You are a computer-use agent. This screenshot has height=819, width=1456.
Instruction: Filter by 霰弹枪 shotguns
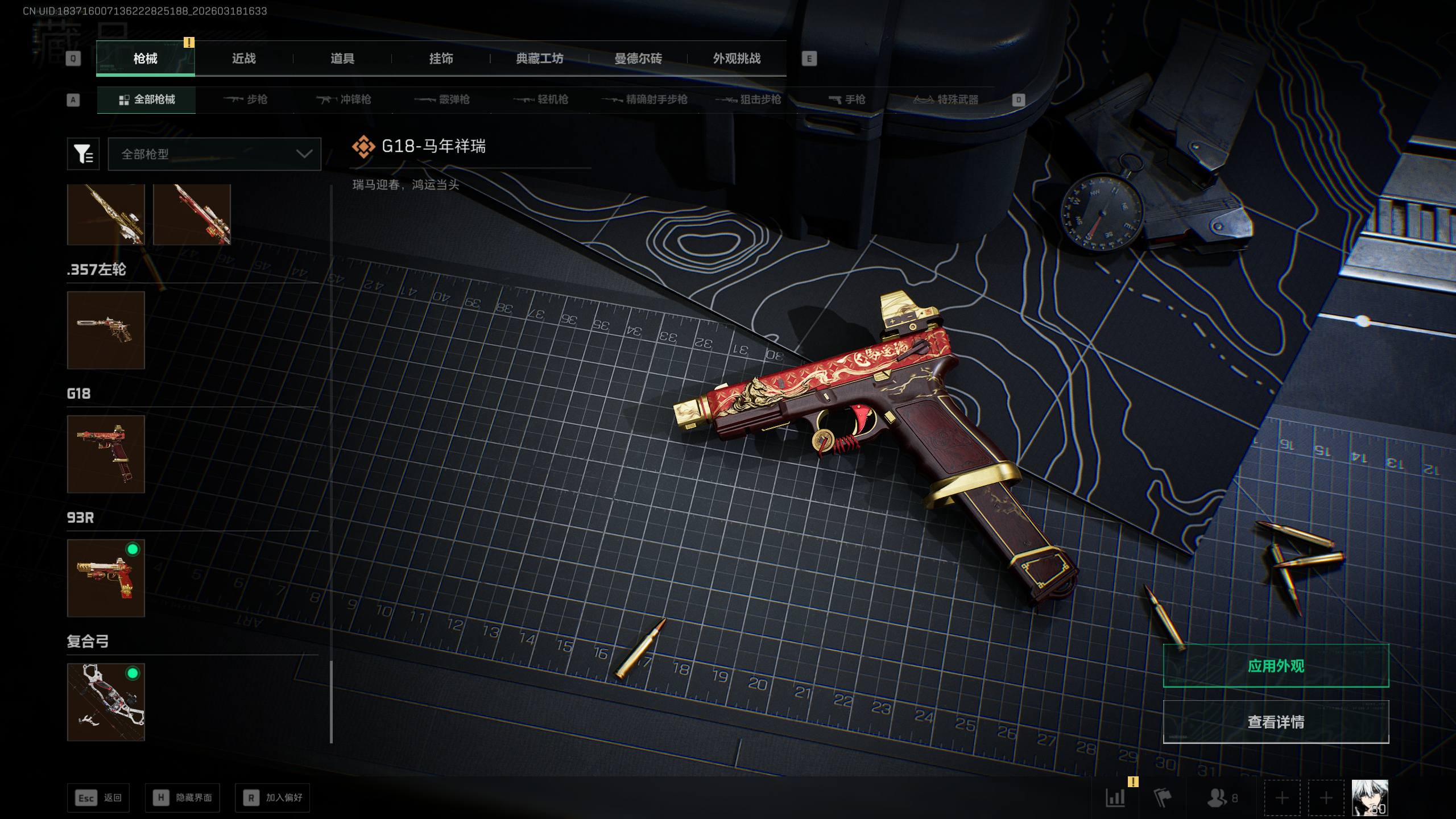pyautogui.click(x=442, y=100)
